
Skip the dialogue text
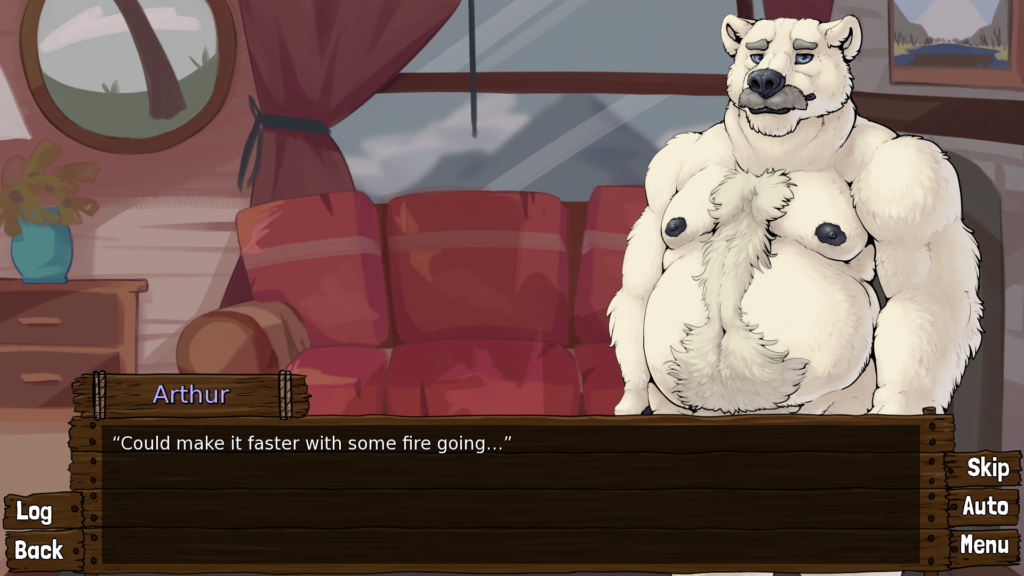(986, 468)
